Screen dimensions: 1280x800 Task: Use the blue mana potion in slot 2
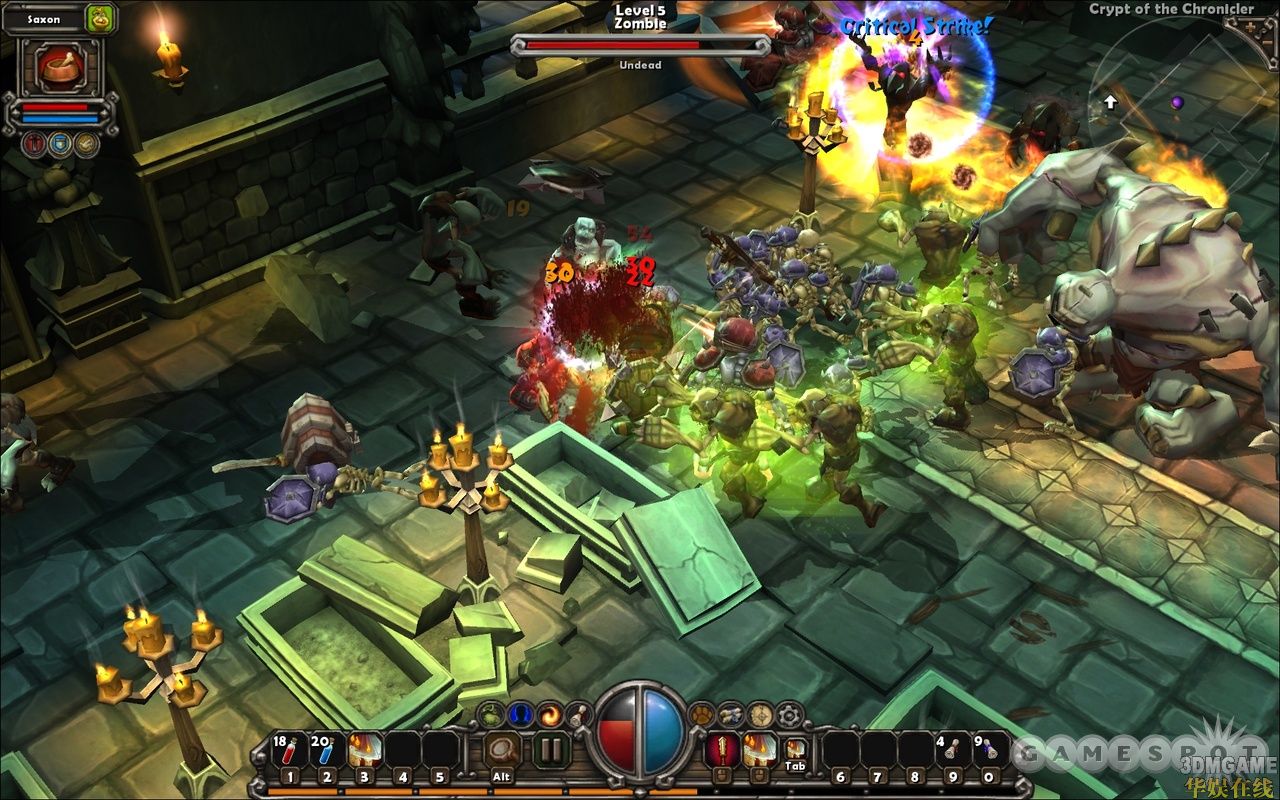[327, 750]
